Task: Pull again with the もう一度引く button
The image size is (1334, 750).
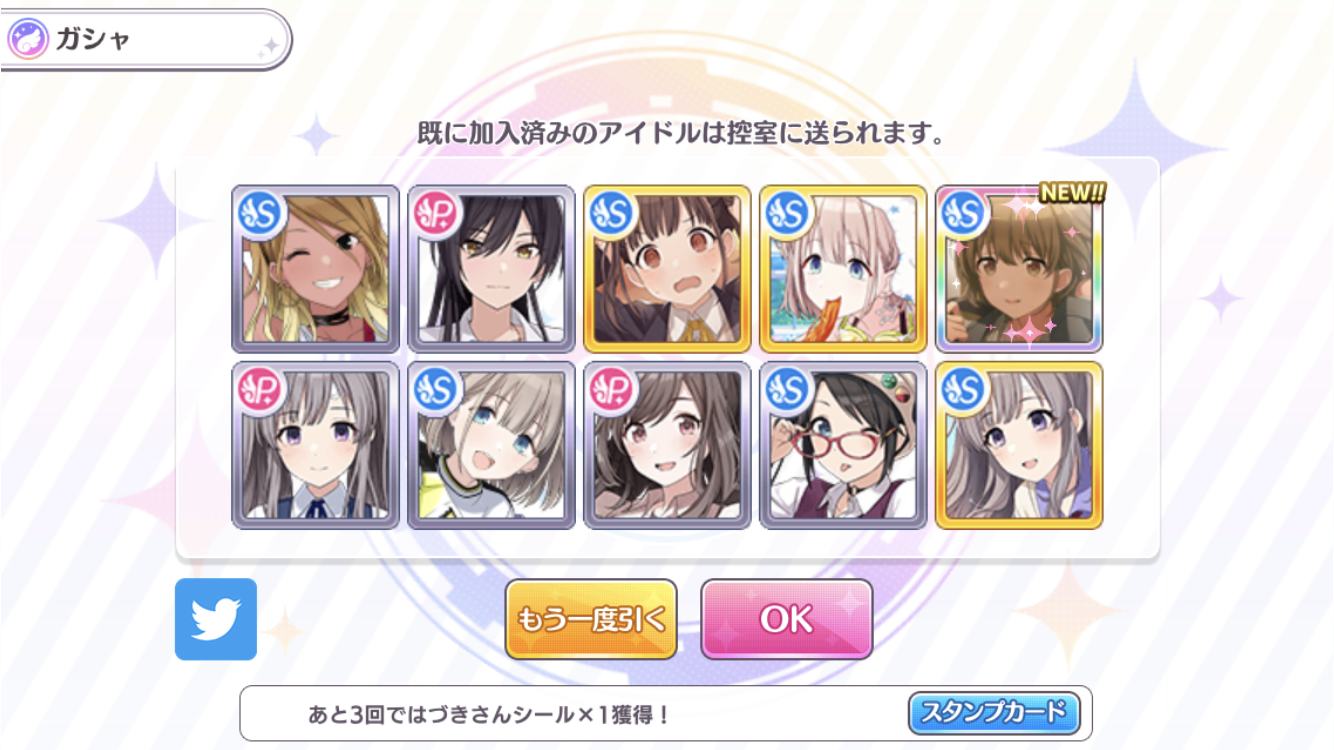Action: coord(590,619)
